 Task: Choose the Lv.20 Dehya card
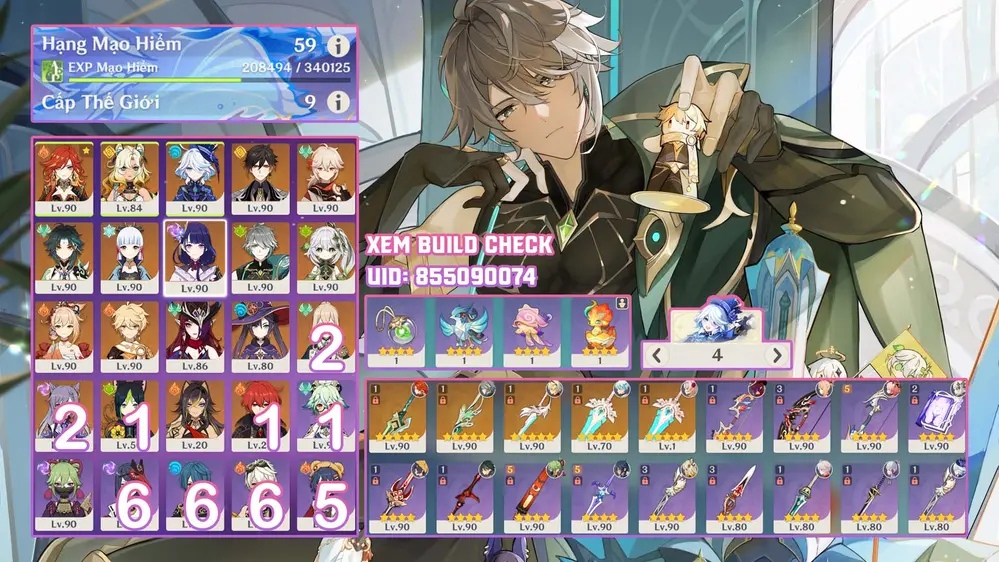pos(194,414)
